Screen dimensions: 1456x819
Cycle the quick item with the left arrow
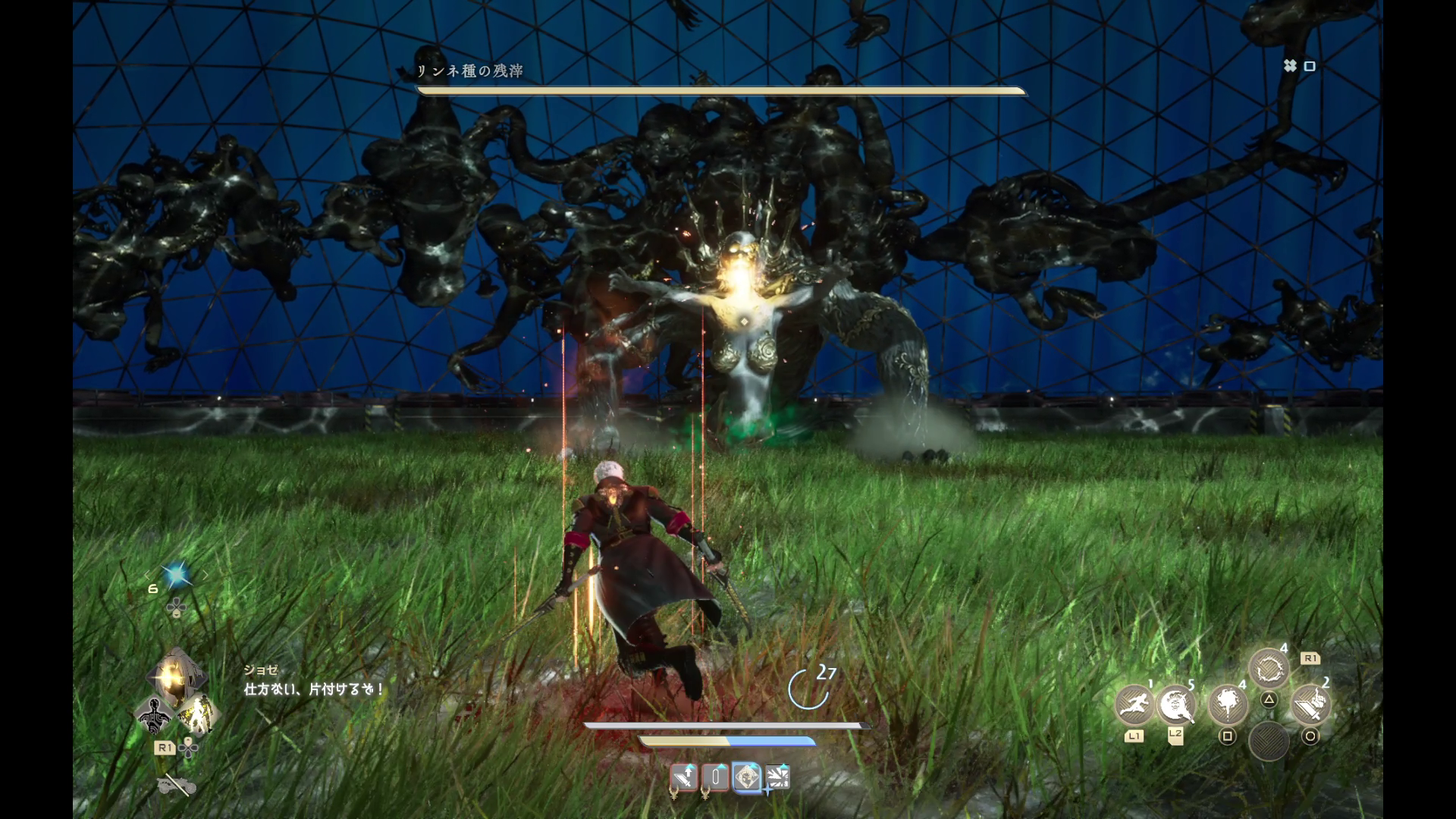tap(149, 576)
